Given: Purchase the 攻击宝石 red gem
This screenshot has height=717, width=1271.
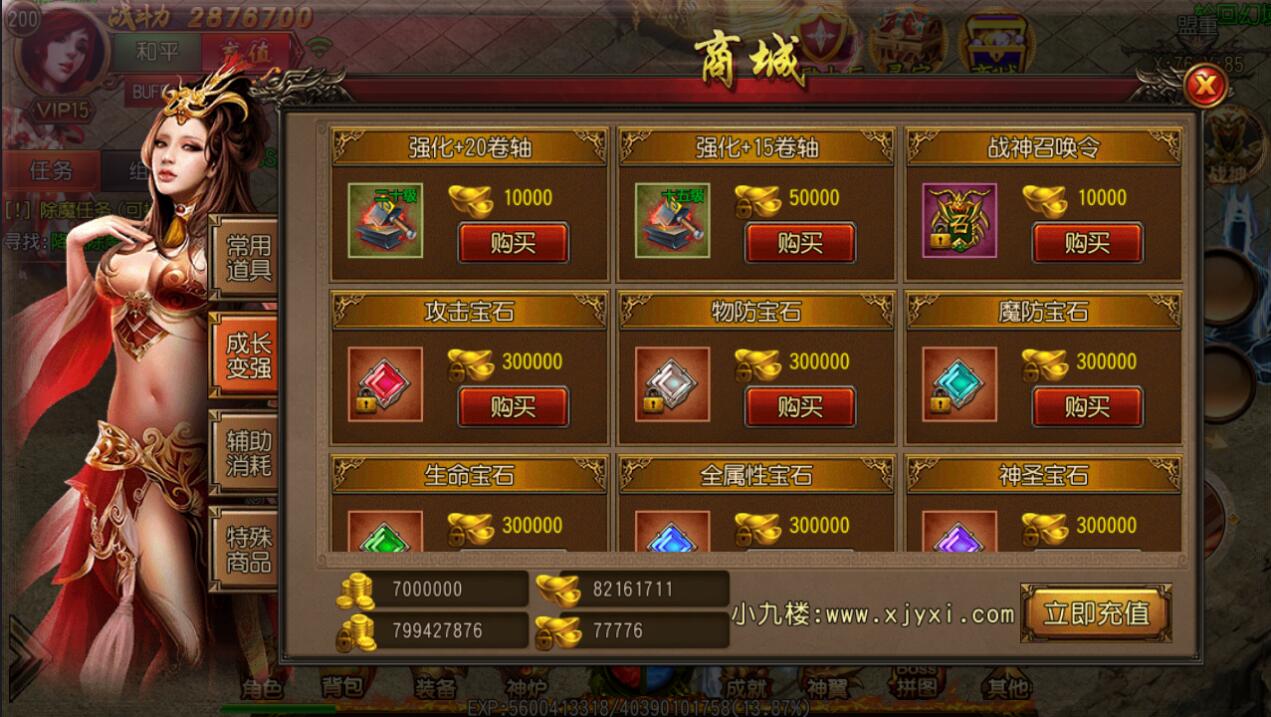Looking at the screenshot, I should (x=513, y=407).
